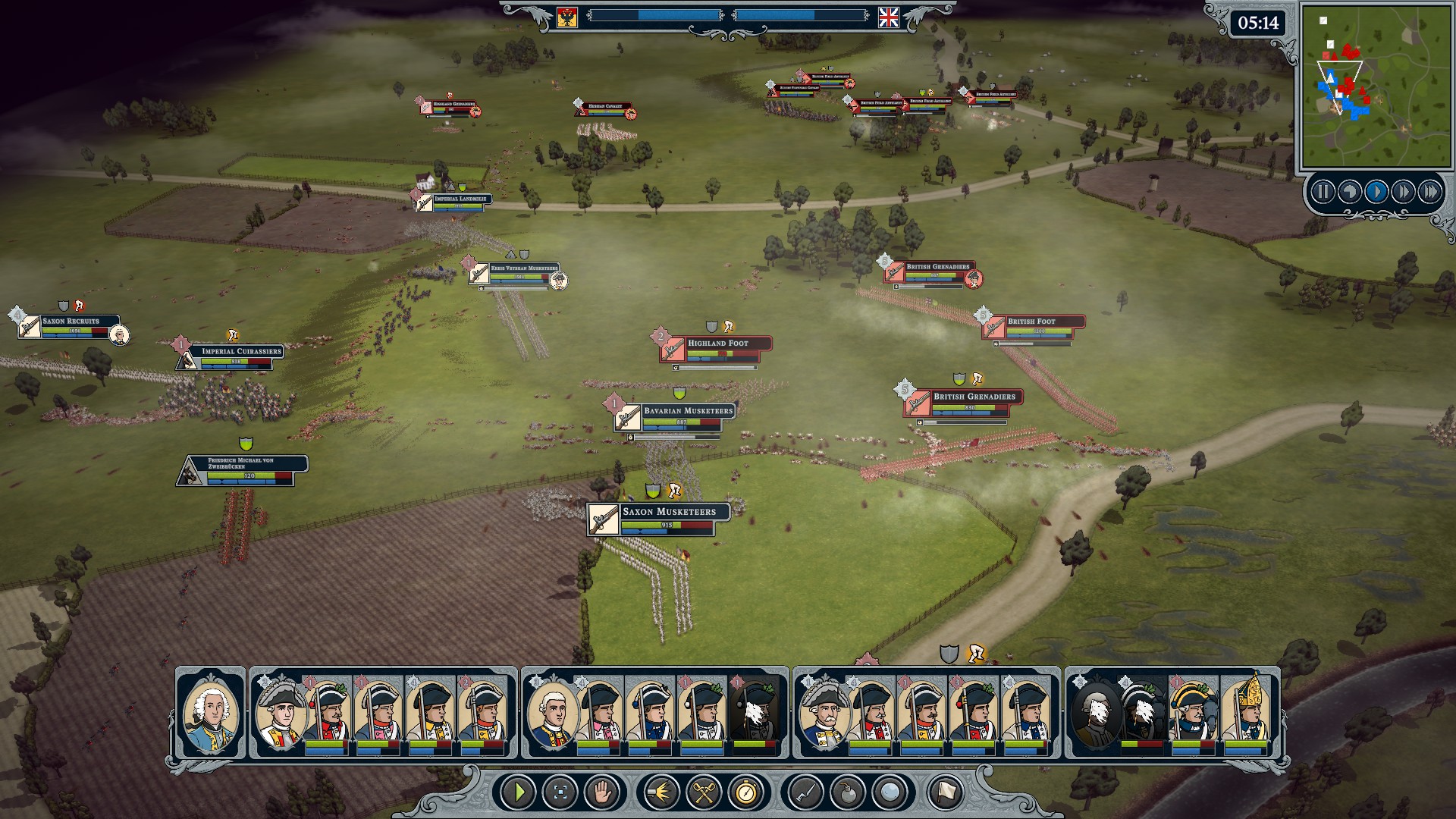Select the round shot cannonball button

coord(890,793)
